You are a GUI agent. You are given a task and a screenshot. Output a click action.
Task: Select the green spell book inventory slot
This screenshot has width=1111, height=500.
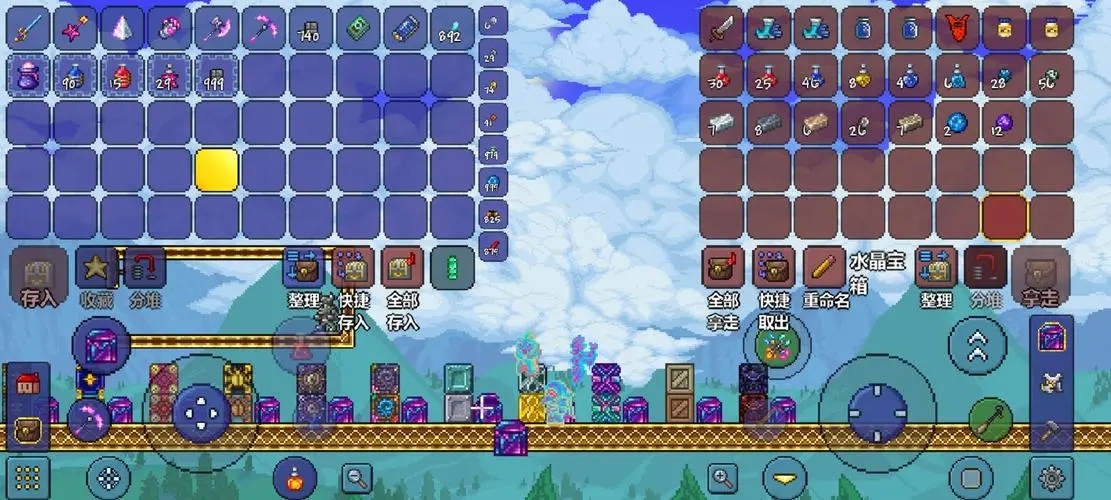tap(358, 28)
